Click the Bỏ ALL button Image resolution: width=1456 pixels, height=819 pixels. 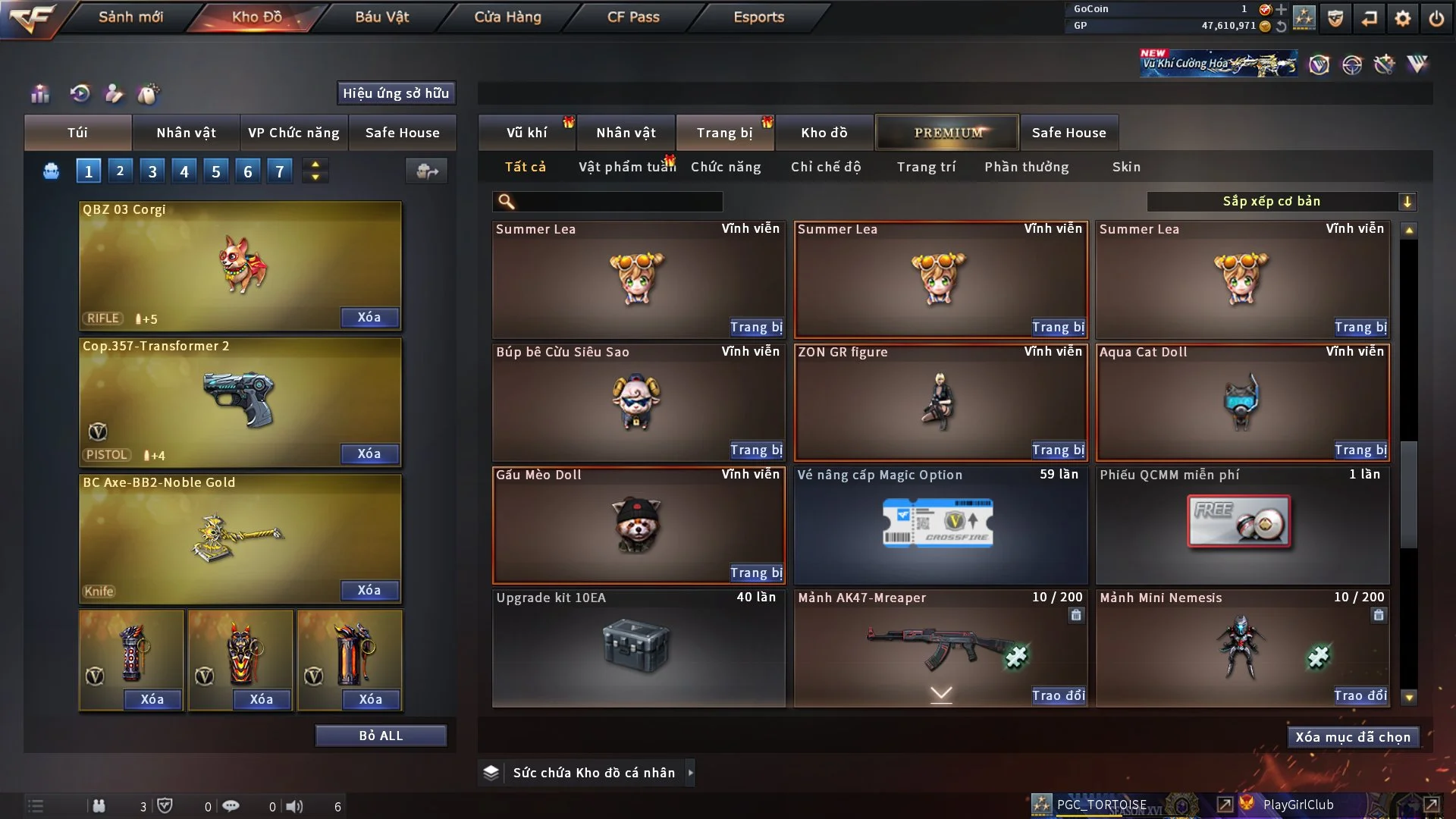(381, 736)
